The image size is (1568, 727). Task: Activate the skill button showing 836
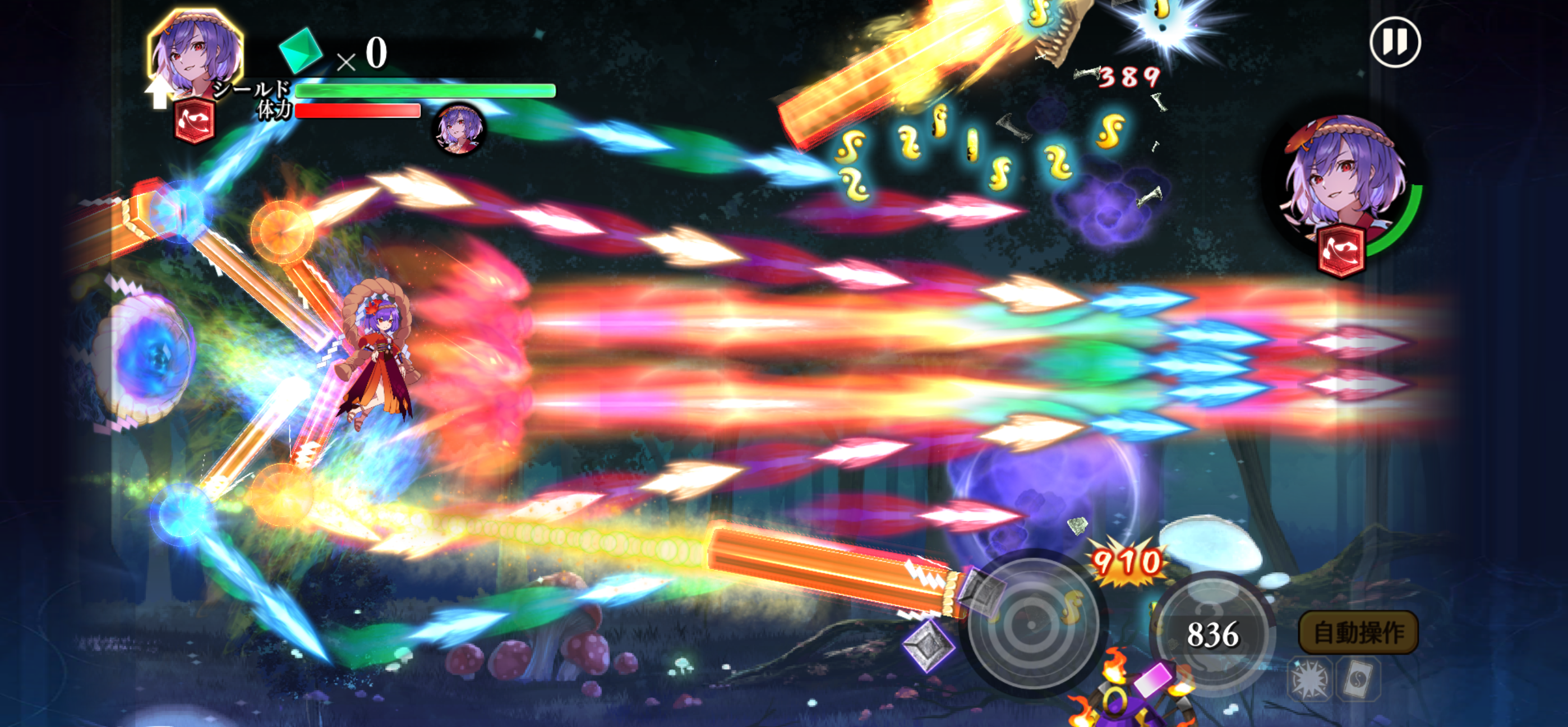(1212, 634)
